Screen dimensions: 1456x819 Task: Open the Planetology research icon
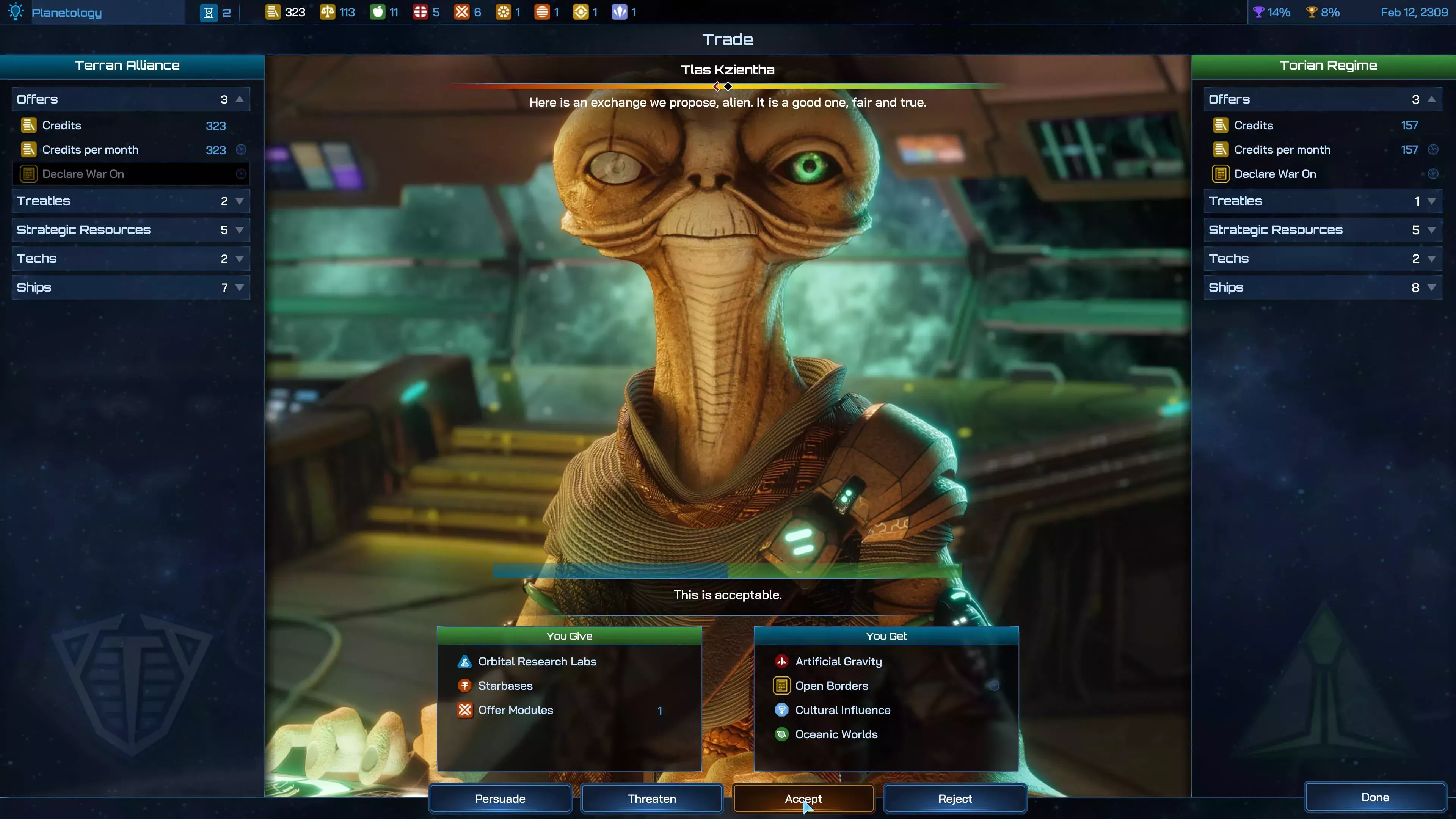click(15, 11)
